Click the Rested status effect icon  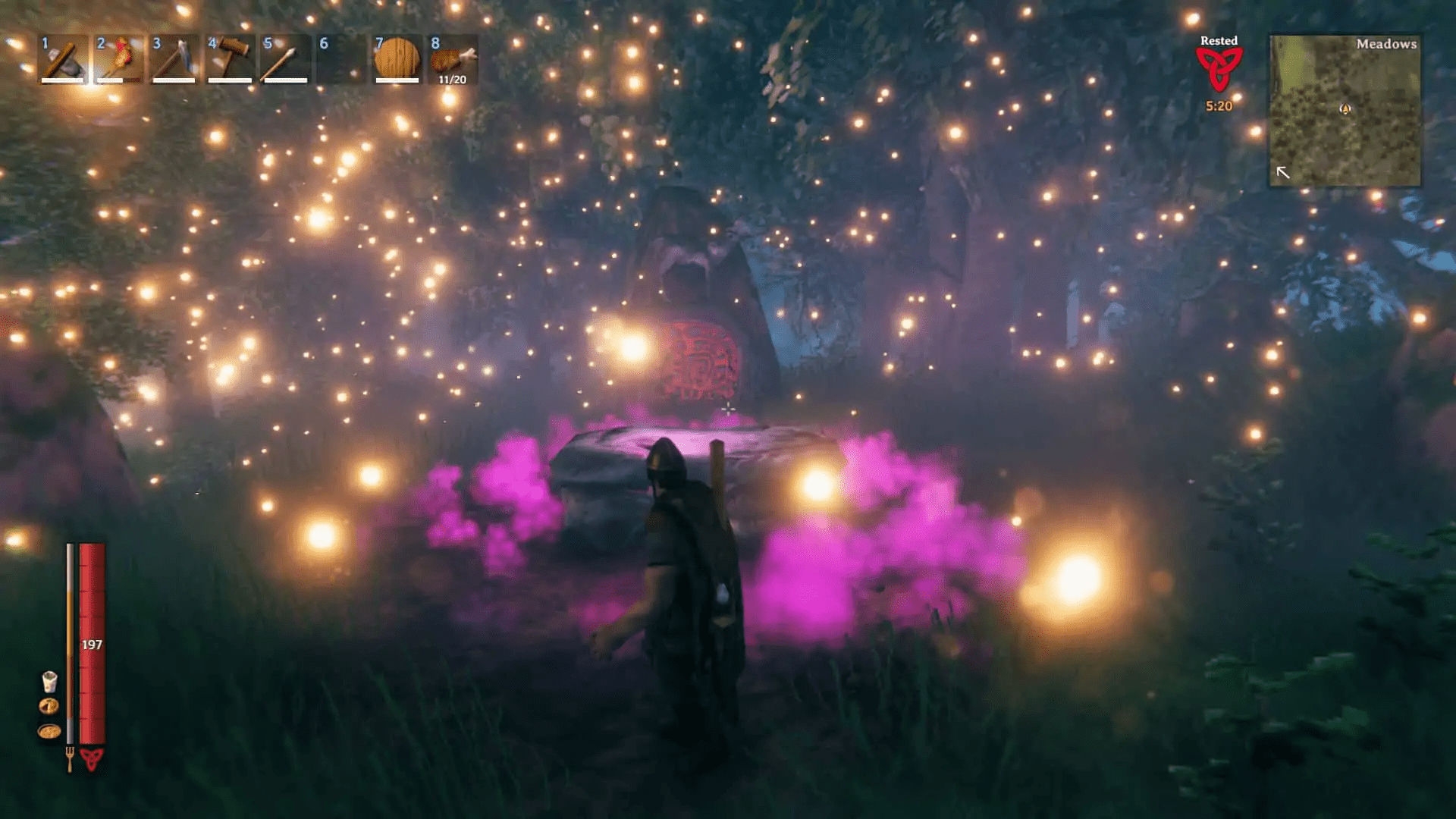[x=1219, y=70]
